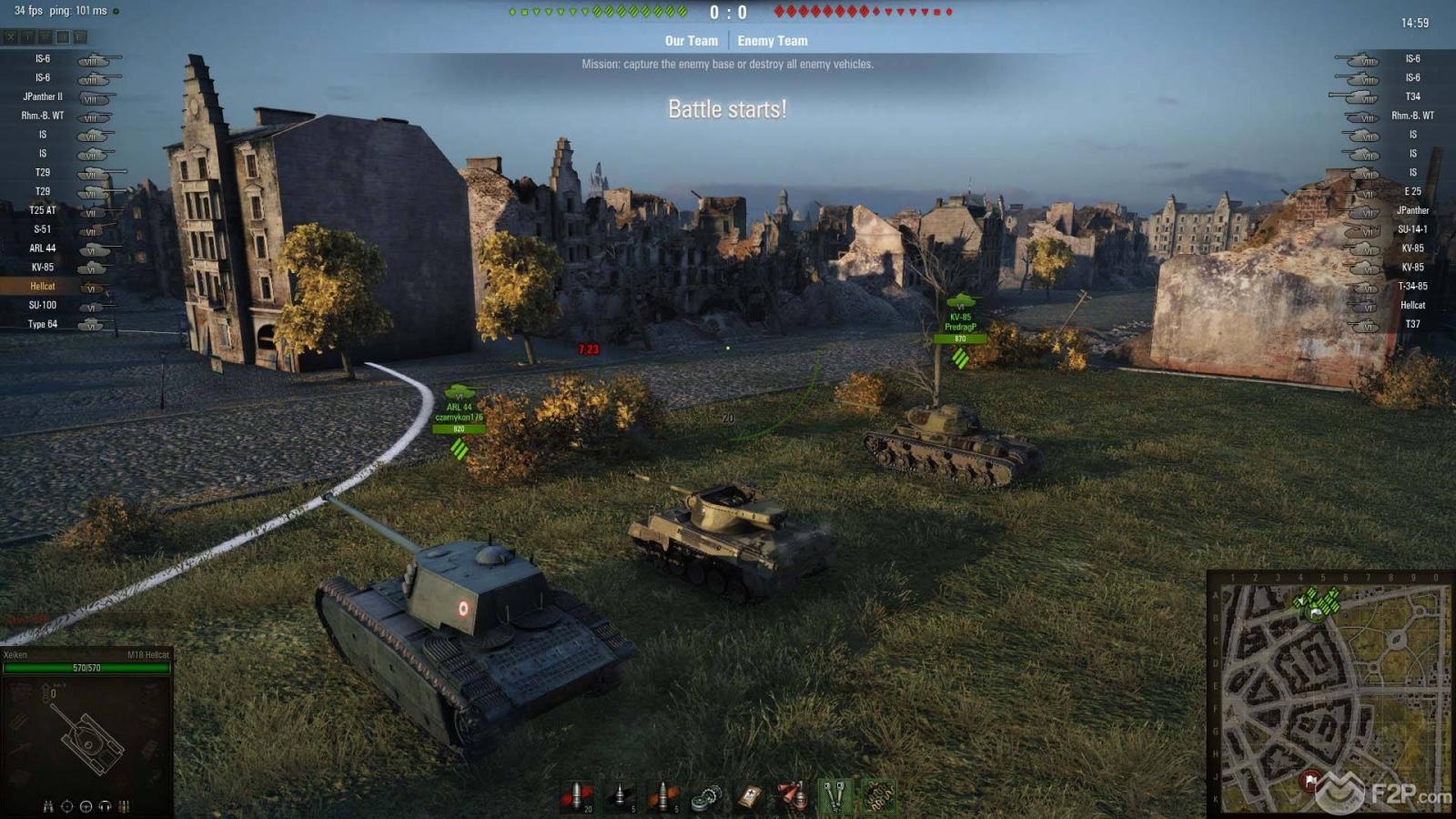The height and width of the screenshot is (819, 1456).
Task: Select T34 in the enemy team list
Action: coord(1412,96)
